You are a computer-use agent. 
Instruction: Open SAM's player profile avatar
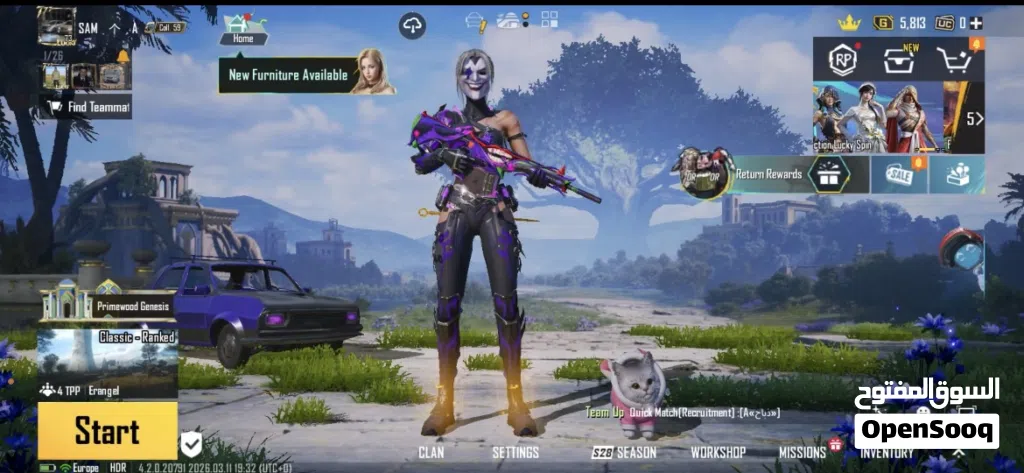tap(56, 27)
